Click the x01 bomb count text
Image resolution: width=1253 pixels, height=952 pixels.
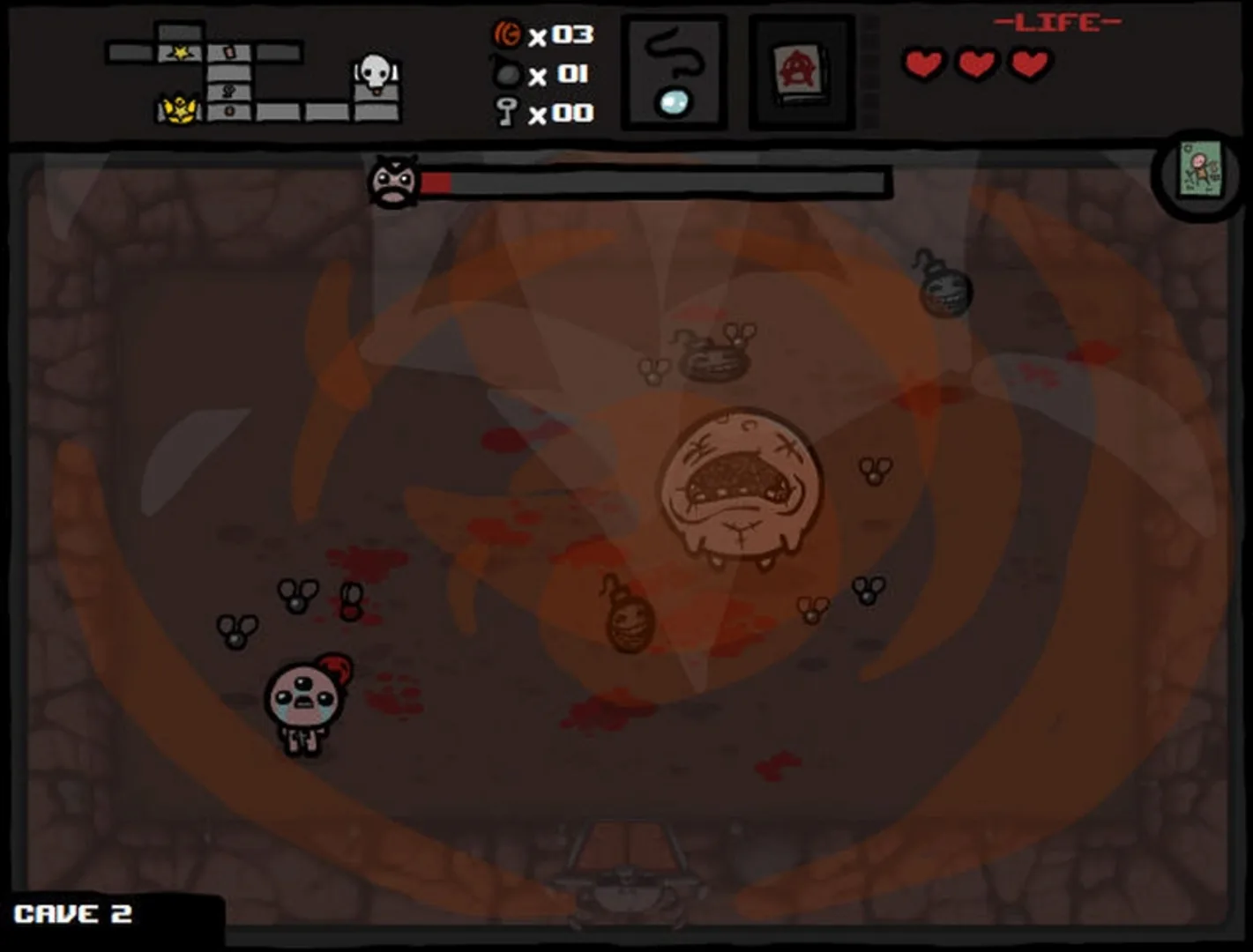click(x=558, y=73)
